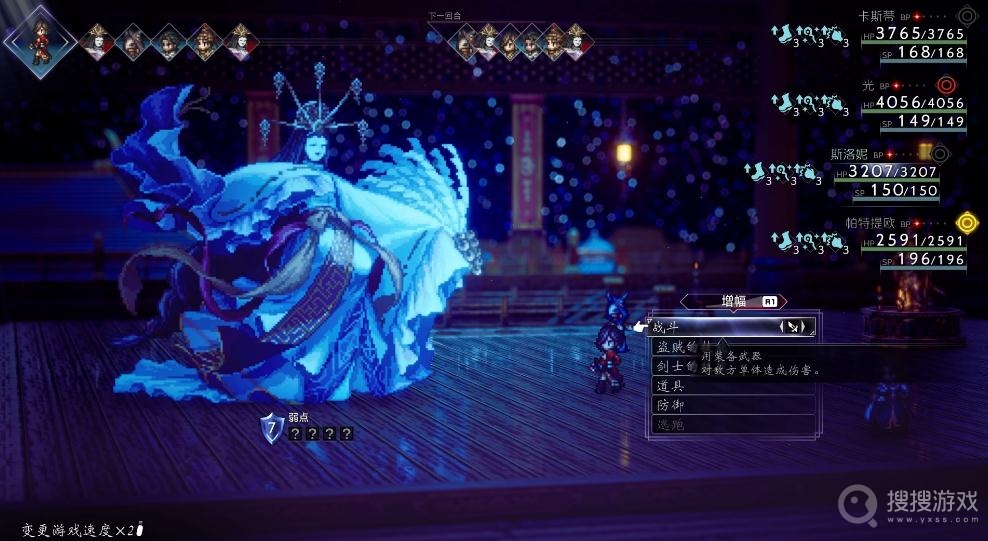
Task: Select the 战斗 attack command
Action: (700, 326)
